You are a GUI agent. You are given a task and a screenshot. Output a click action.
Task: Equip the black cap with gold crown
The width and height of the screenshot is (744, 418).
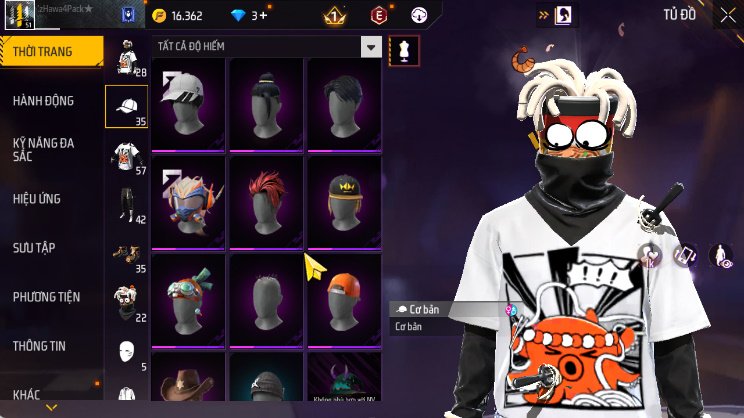click(343, 200)
